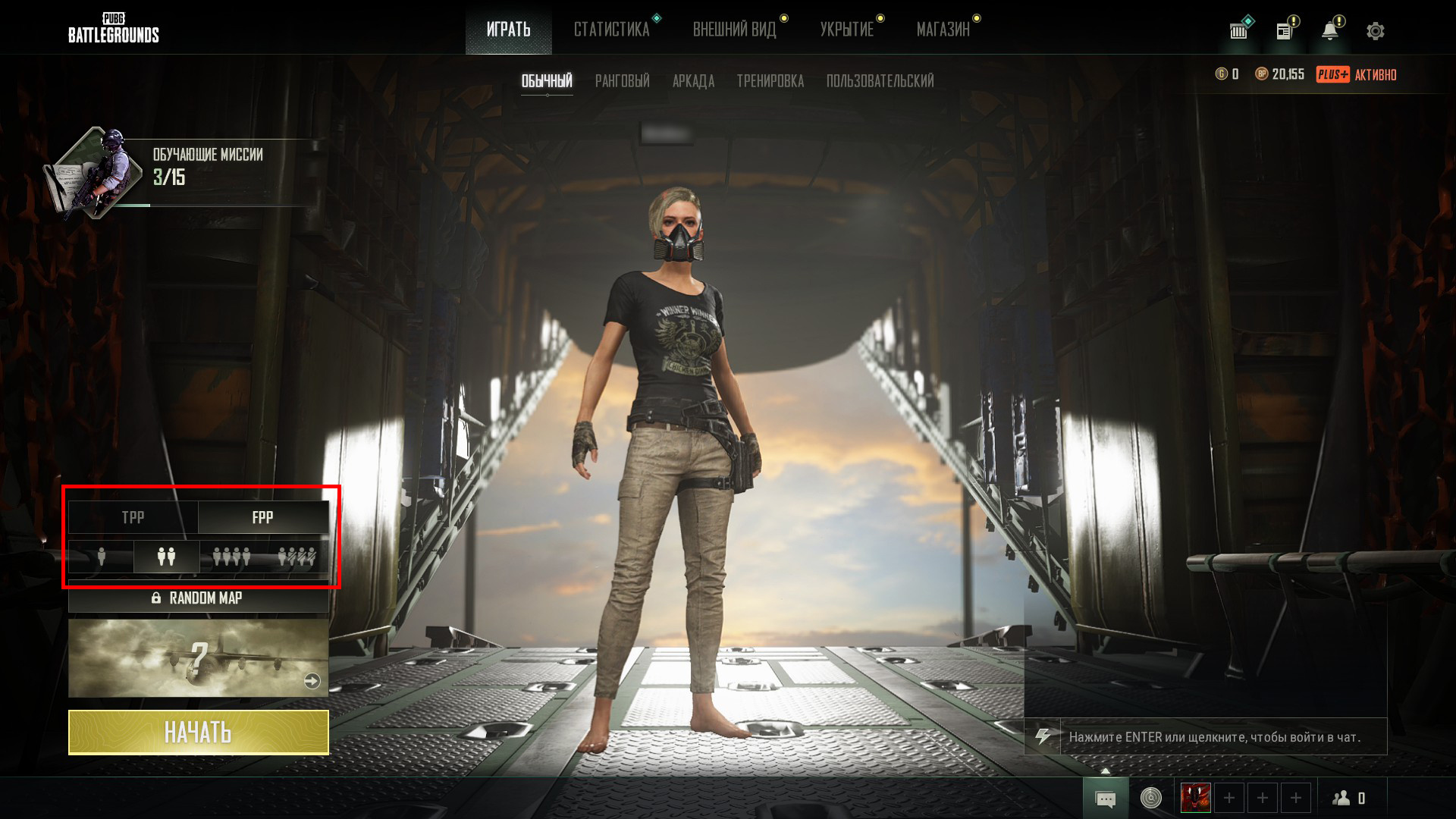This screenshot has height=819, width=1456.
Task: Open the Survivor Pass icon top right
Action: coord(1238,30)
